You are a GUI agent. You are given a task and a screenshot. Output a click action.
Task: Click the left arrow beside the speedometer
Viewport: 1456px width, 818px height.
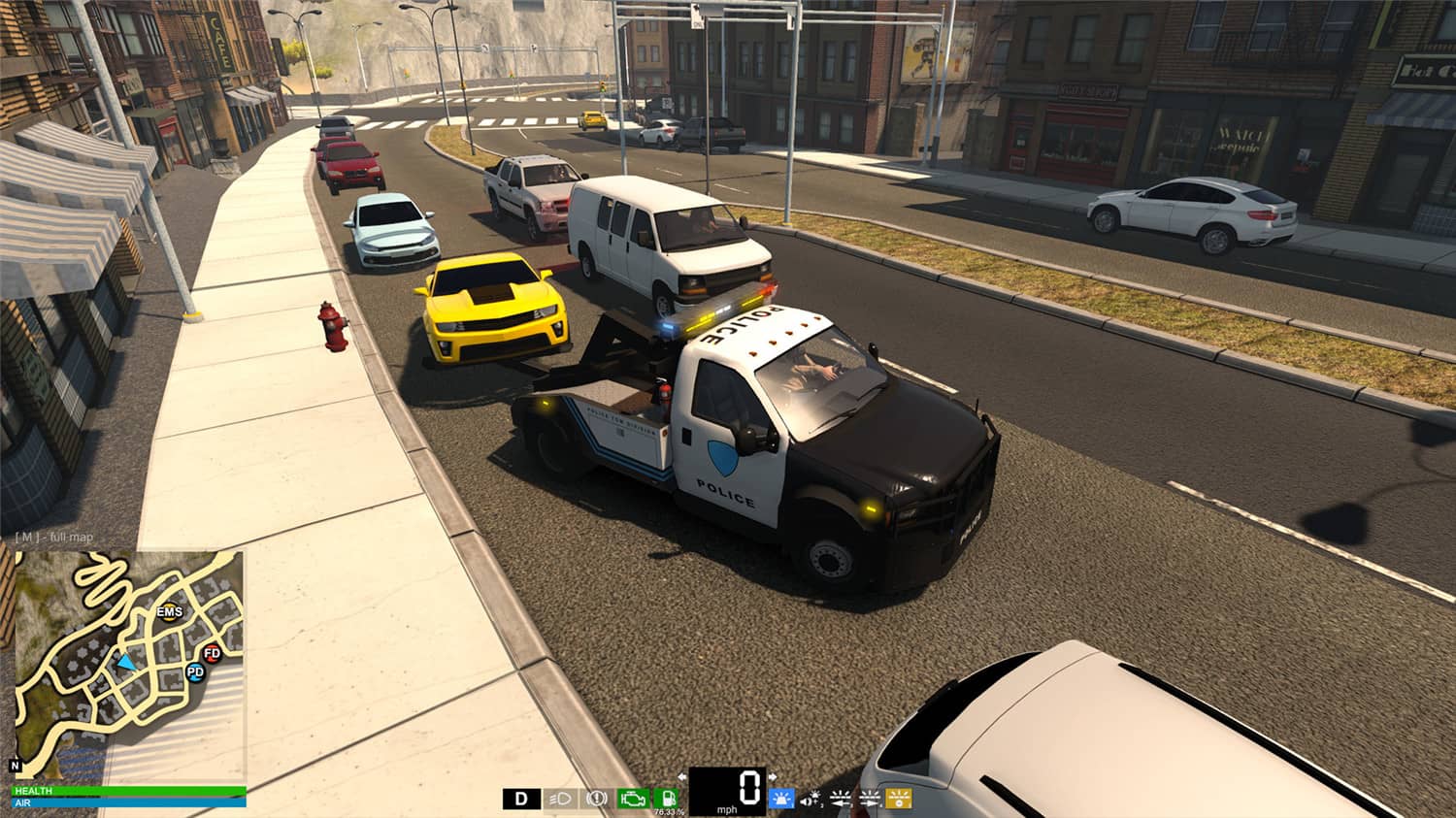[x=681, y=776]
